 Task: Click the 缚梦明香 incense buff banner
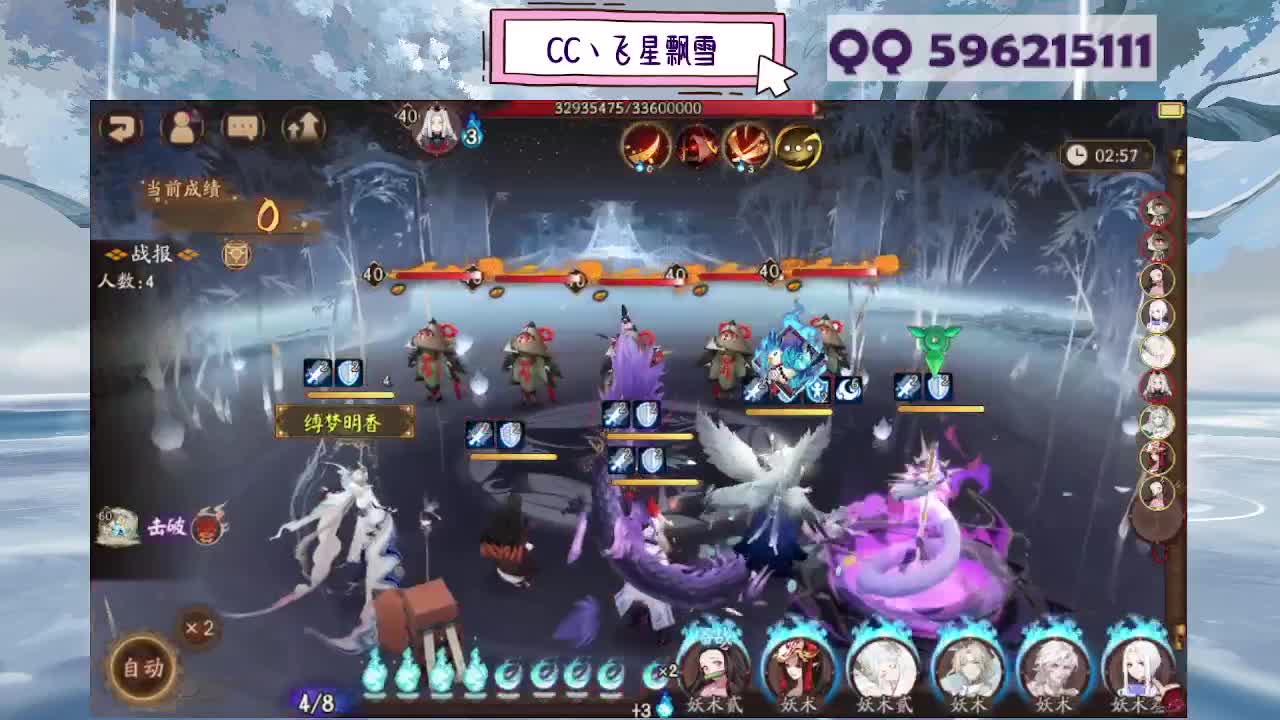click(x=345, y=423)
